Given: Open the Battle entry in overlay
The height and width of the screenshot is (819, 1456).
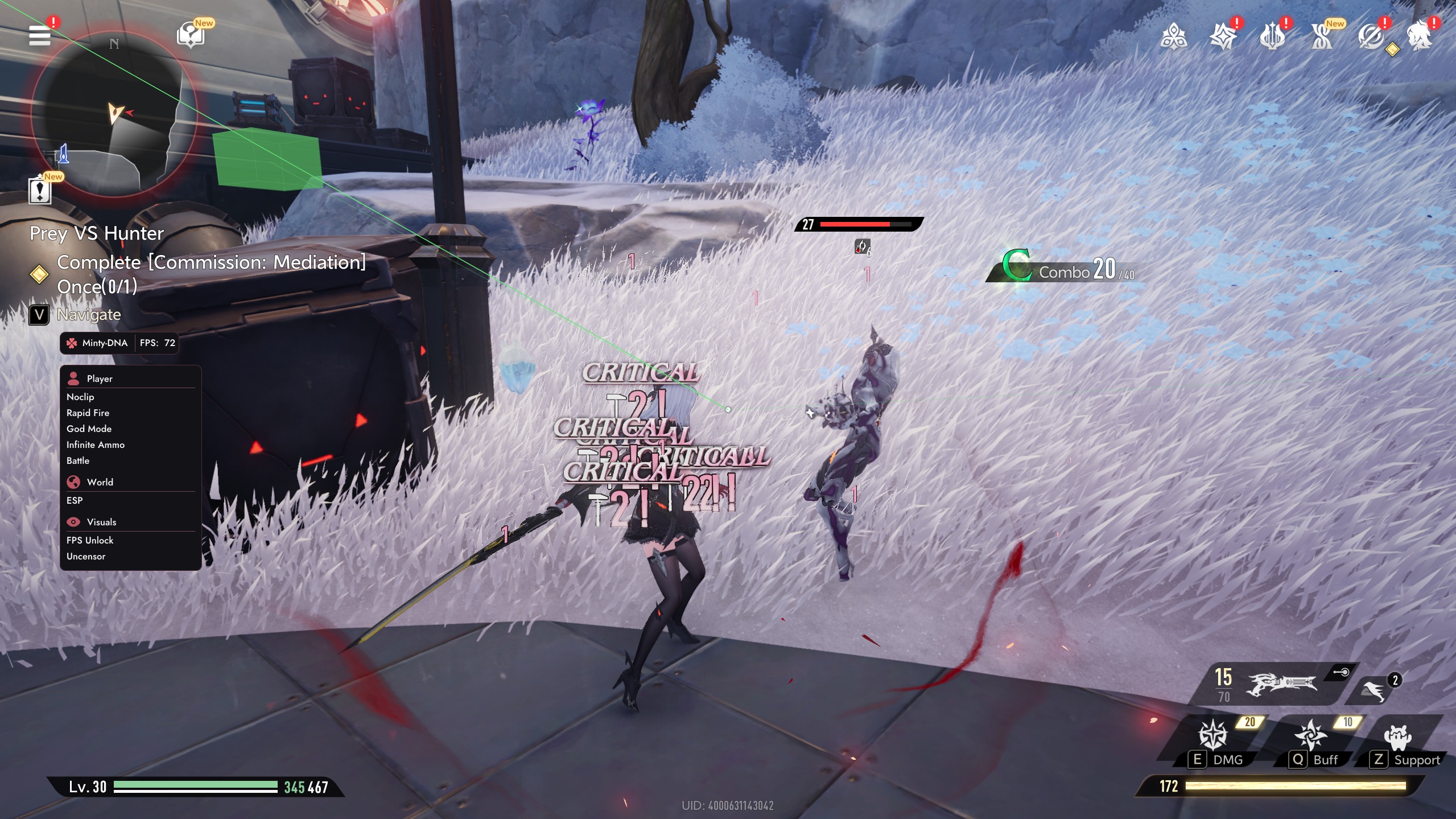Looking at the screenshot, I should point(78,460).
